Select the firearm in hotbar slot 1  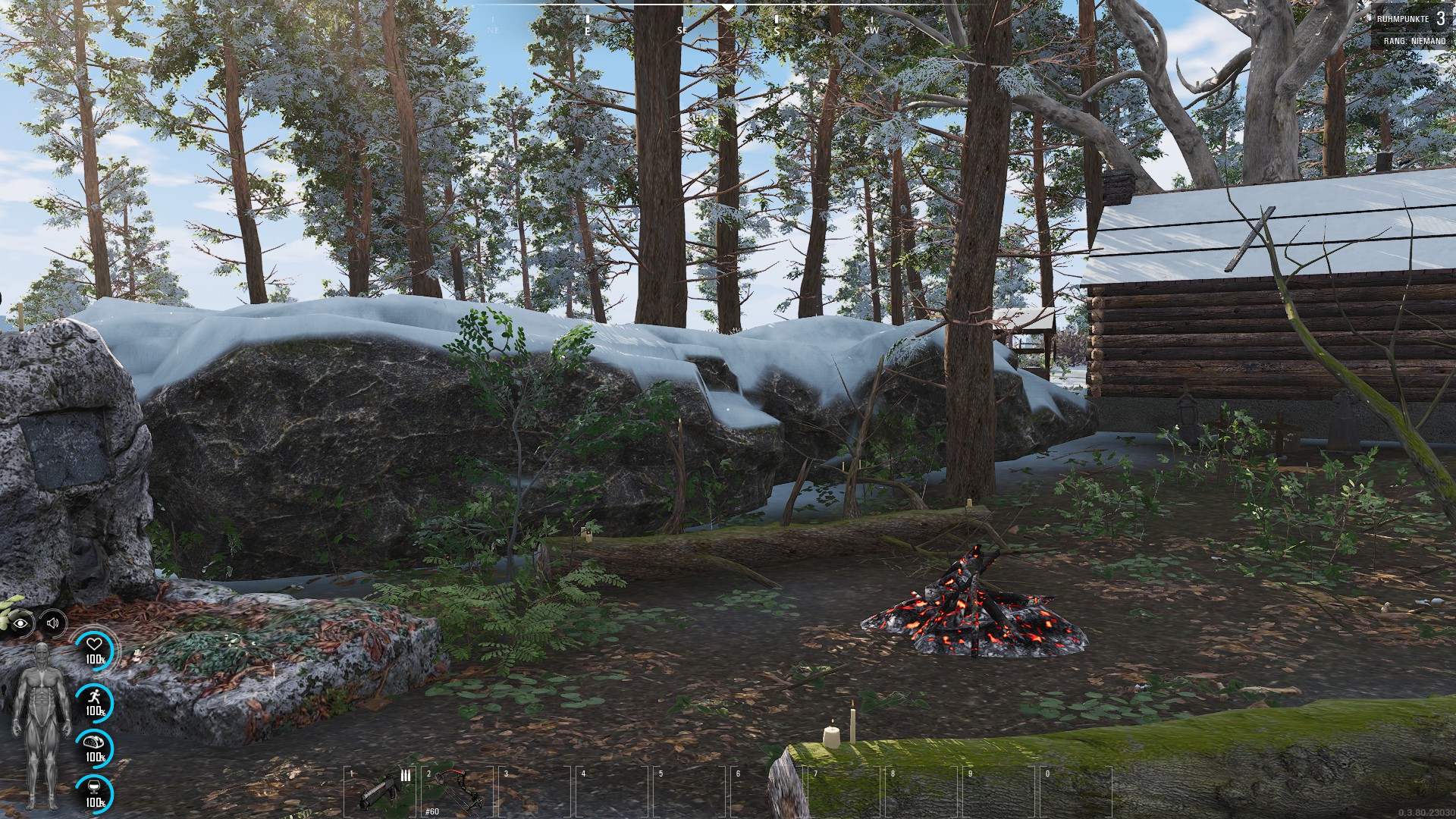[x=381, y=792]
